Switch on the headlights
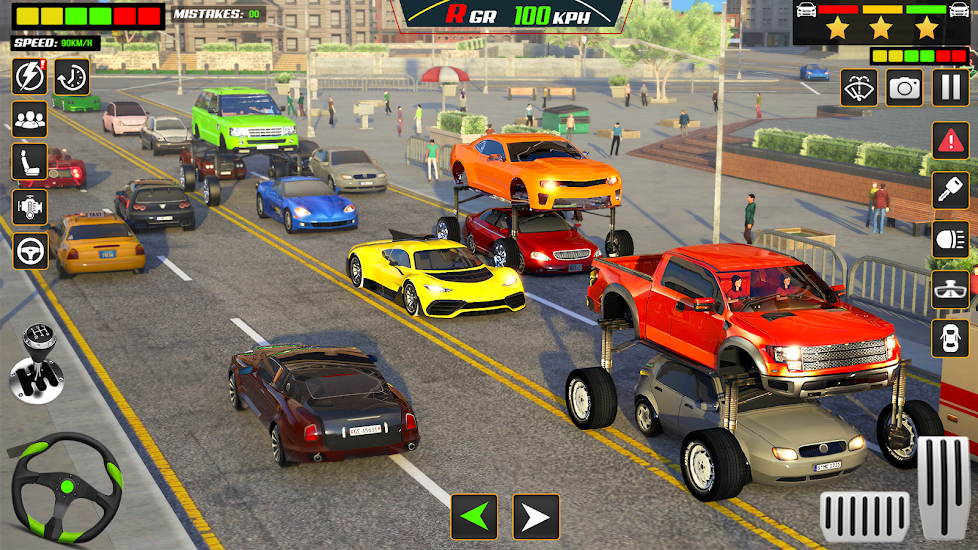 coord(950,239)
